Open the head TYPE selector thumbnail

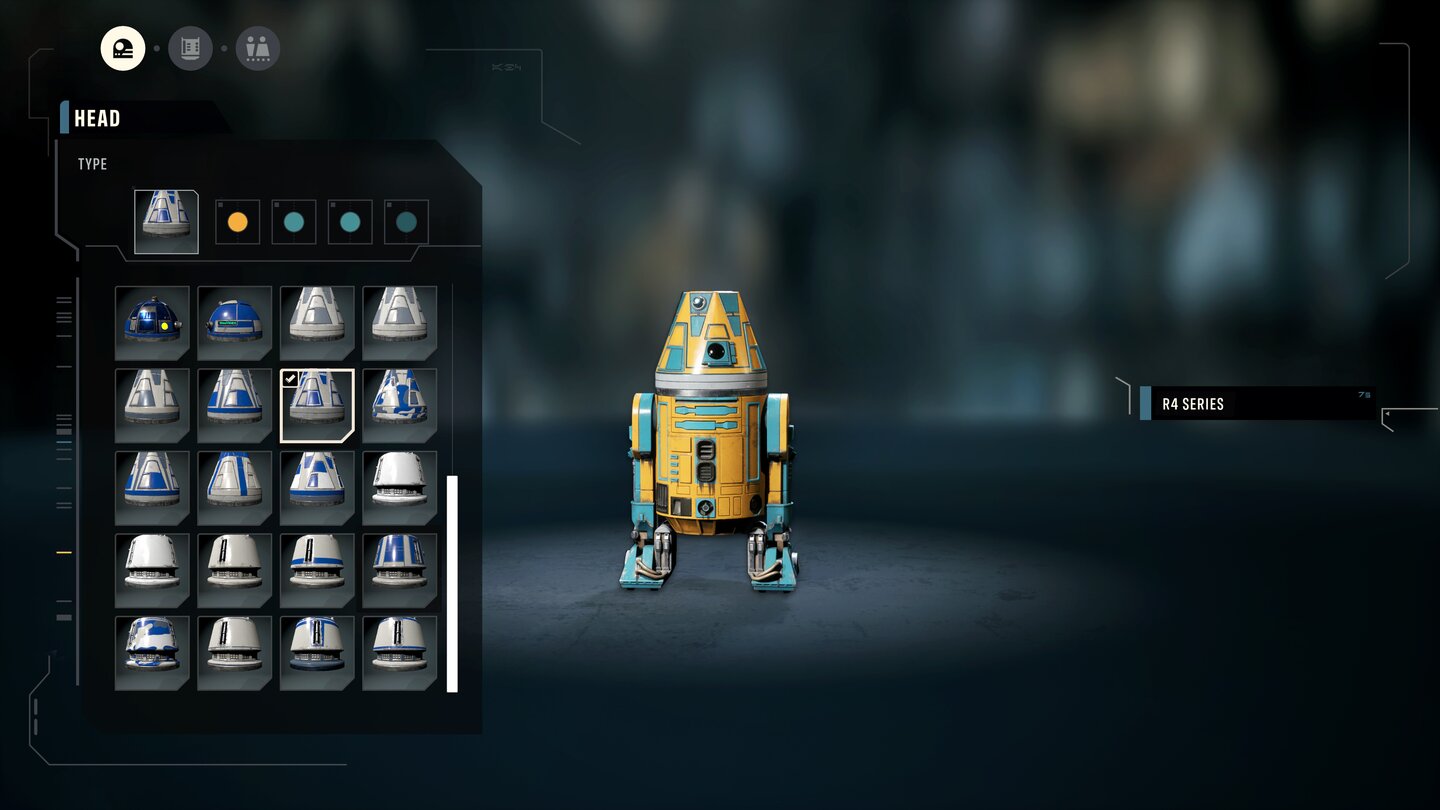[165, 220]
